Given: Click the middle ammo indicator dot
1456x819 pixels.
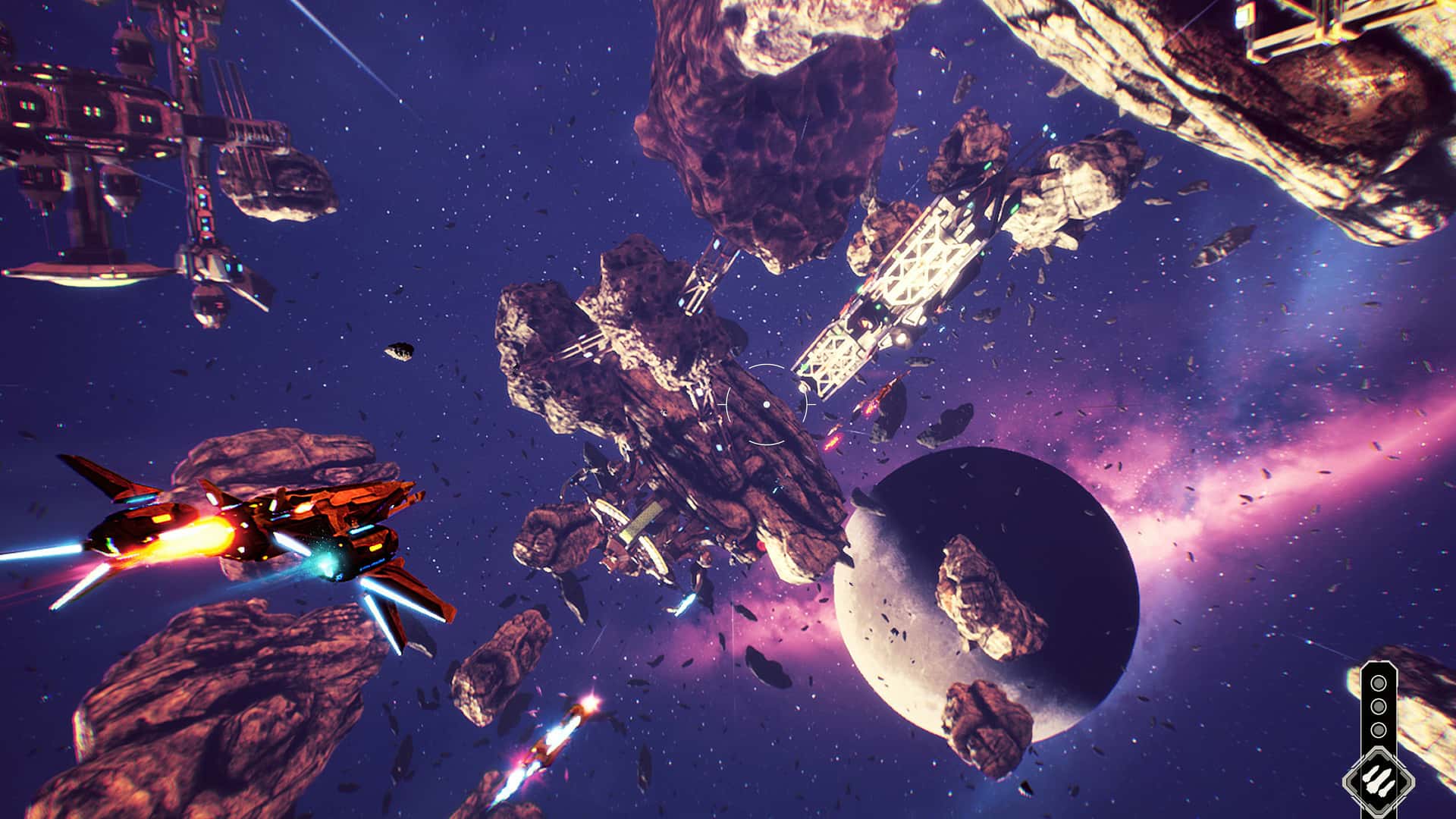Looking at the screenshot, I should click(1378, 706).
